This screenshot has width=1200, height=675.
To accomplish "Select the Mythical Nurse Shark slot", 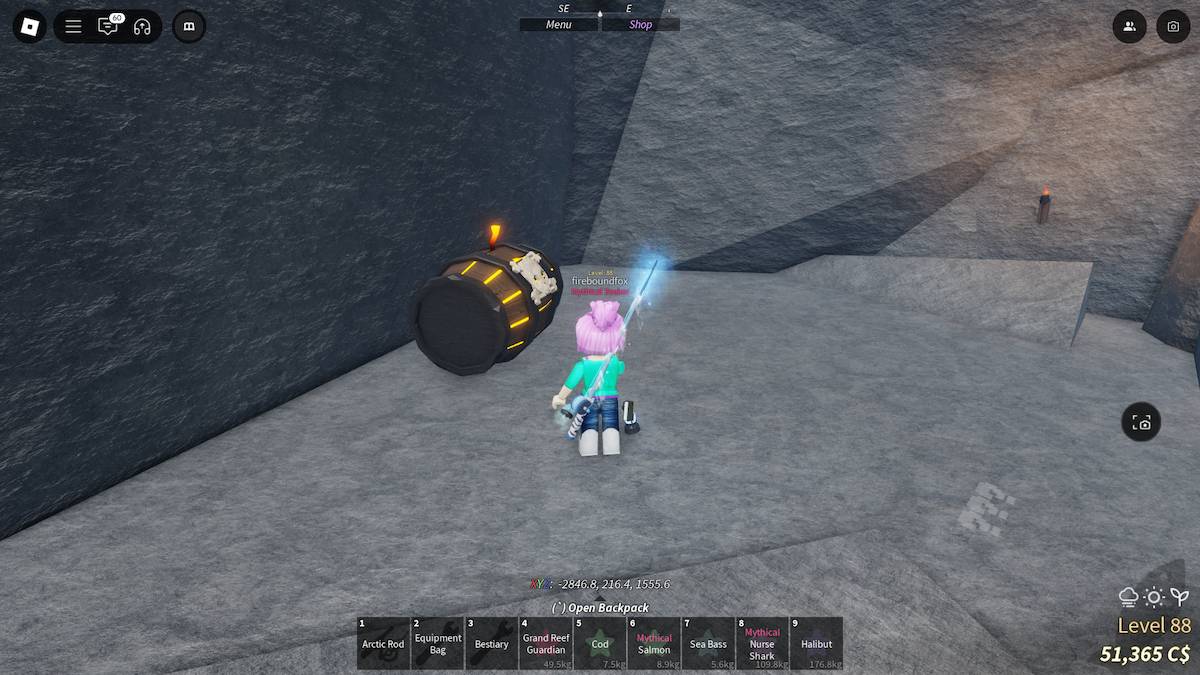I will [x=762, y=643].
